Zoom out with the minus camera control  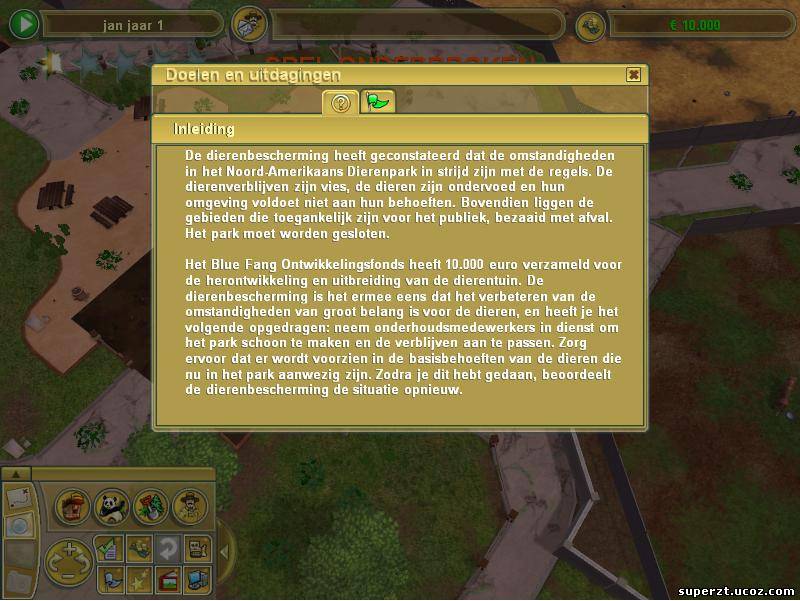click(68, 577)
